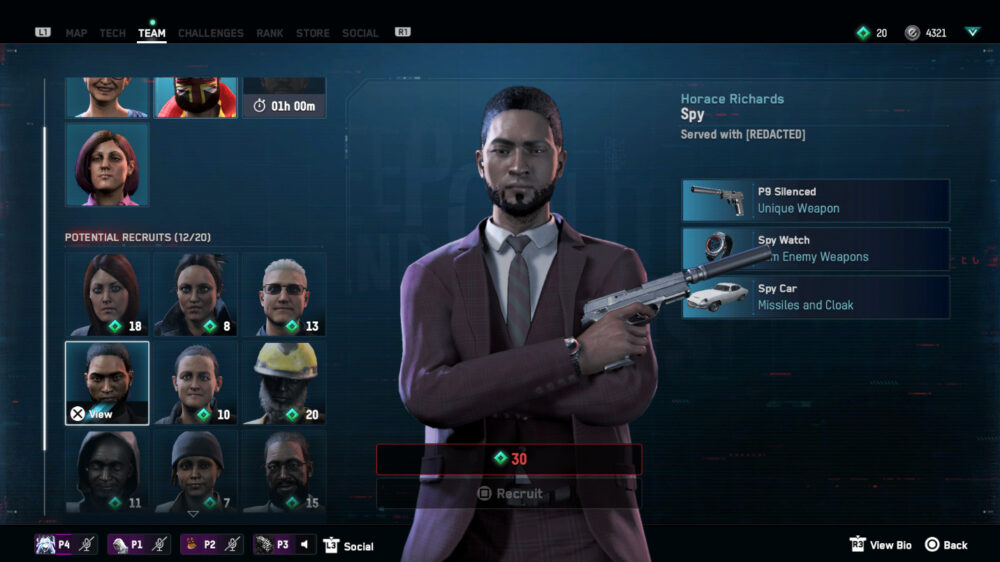Select the Spy Car perk entry
Viewport: 1000px width, 562px height.
[x=815, y=297]
